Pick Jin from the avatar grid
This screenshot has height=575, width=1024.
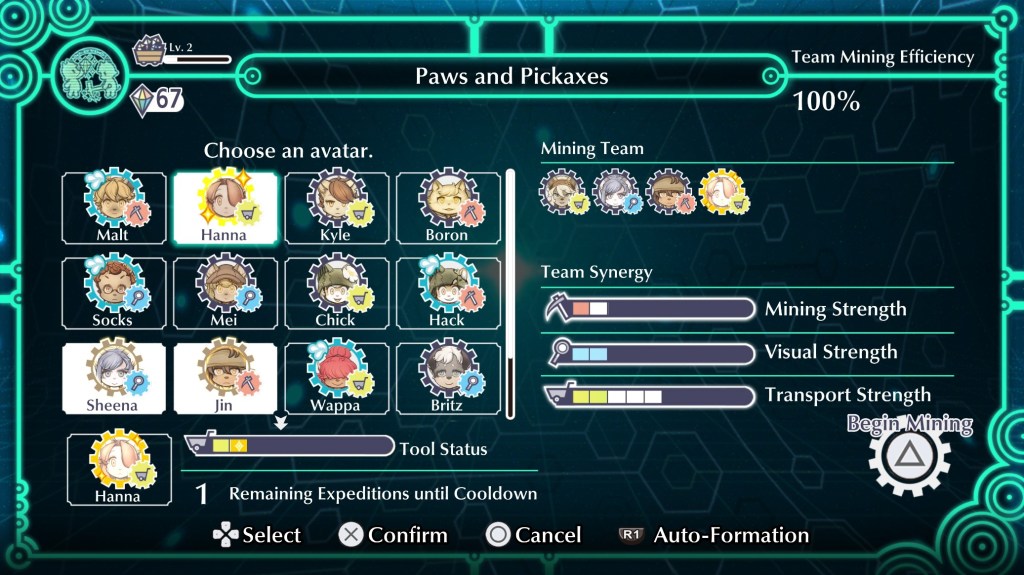tap(225, 378)
